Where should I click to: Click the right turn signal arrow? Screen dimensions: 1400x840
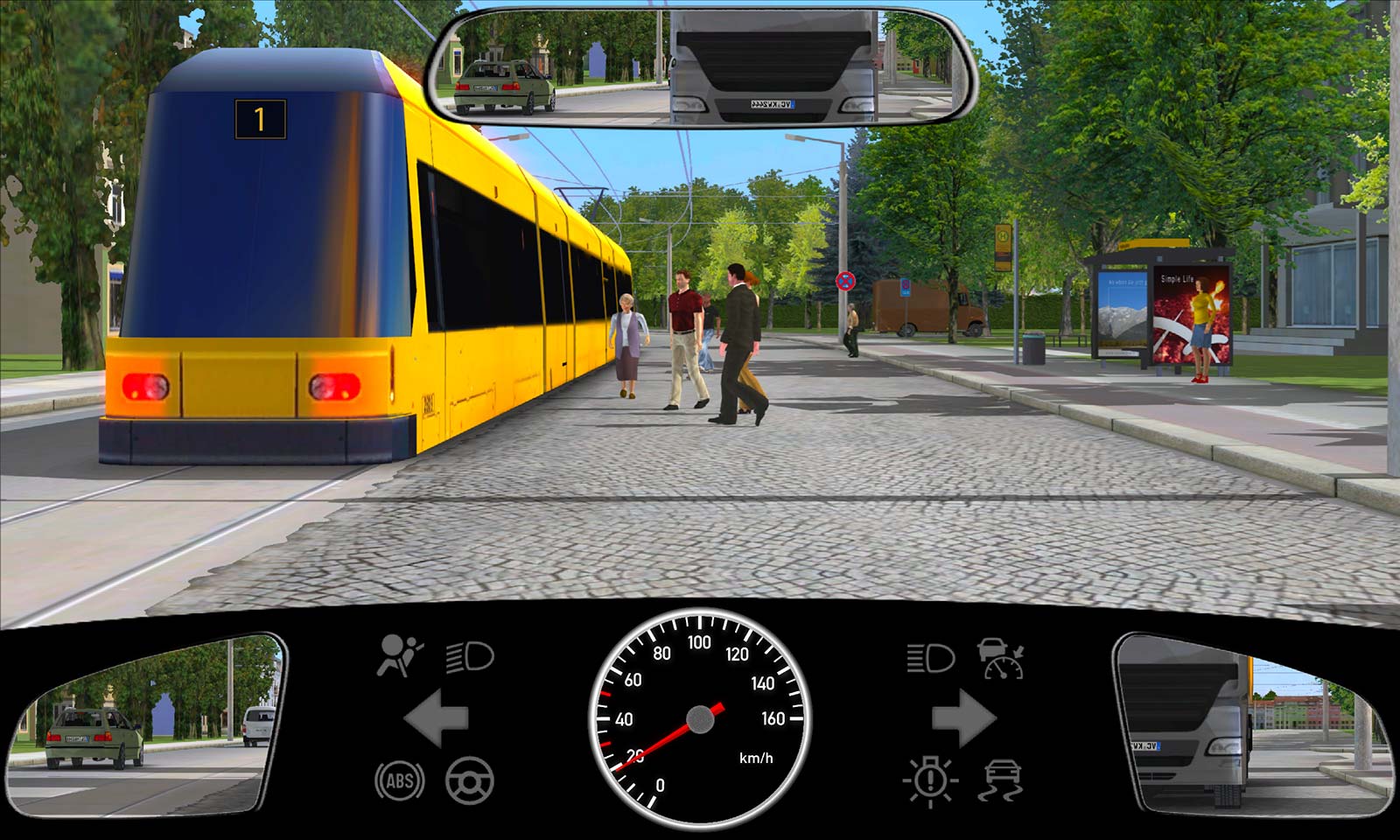[x=963, y=718]
